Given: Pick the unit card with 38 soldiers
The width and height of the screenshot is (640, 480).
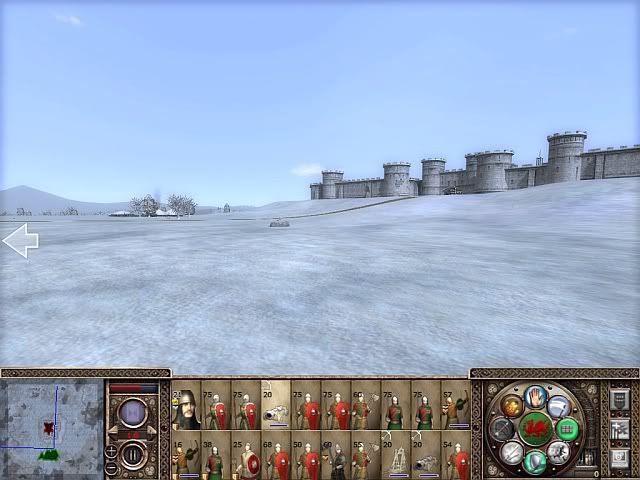Looking at the screenshot, I should point(216,455).
